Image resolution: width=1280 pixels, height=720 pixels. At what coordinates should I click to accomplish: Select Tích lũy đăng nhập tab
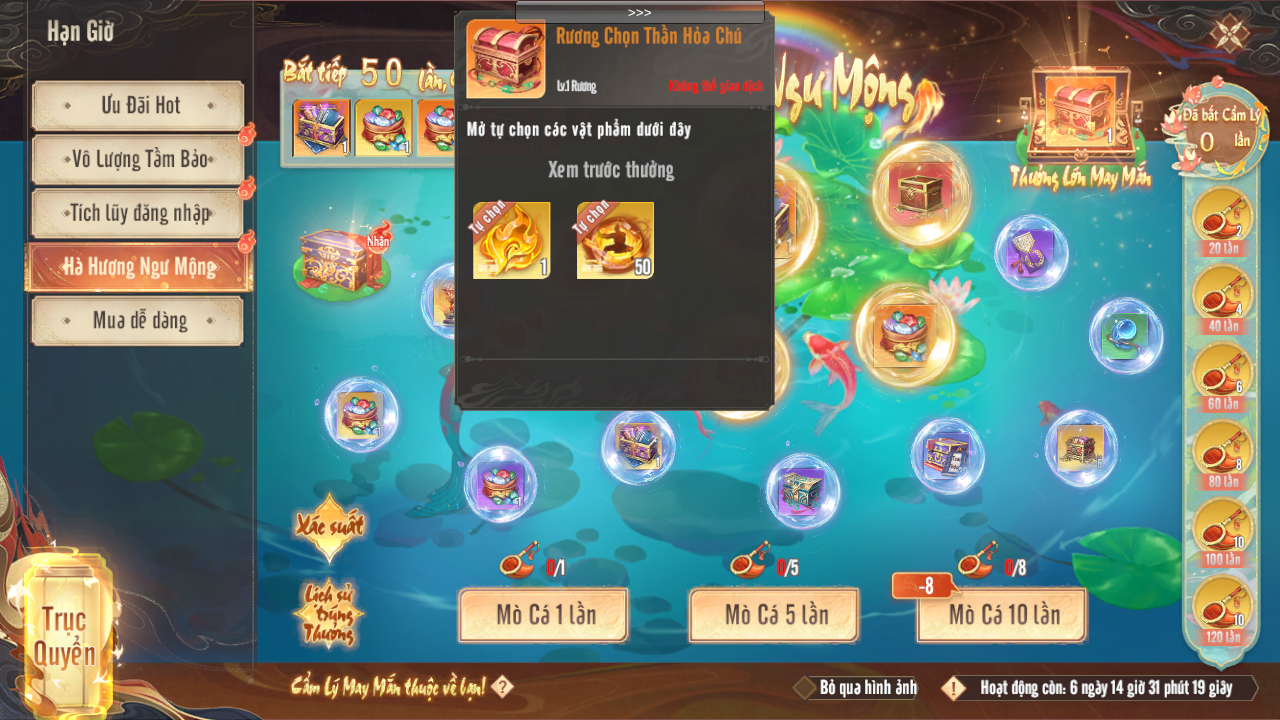coord(138,213)
